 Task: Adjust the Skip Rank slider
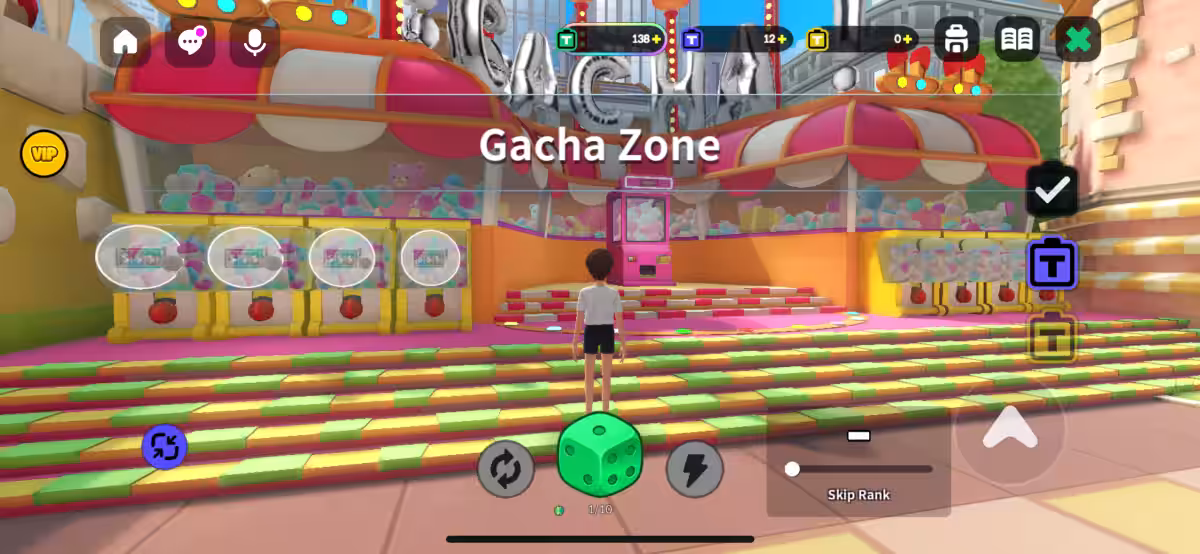click(x=793, y=469)
